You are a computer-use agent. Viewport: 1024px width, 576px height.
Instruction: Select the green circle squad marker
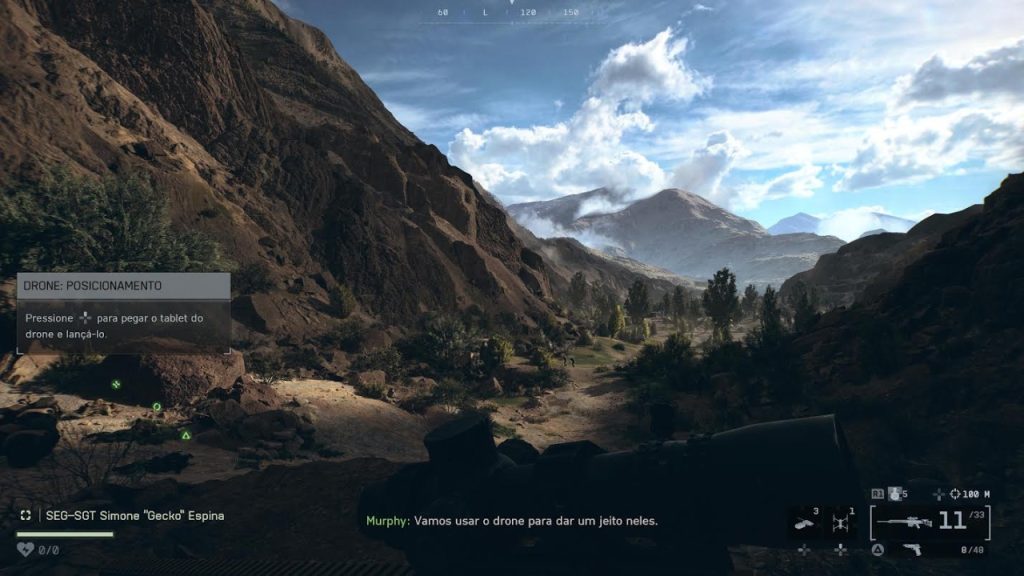pyautogui.click(x=157, y=406)
